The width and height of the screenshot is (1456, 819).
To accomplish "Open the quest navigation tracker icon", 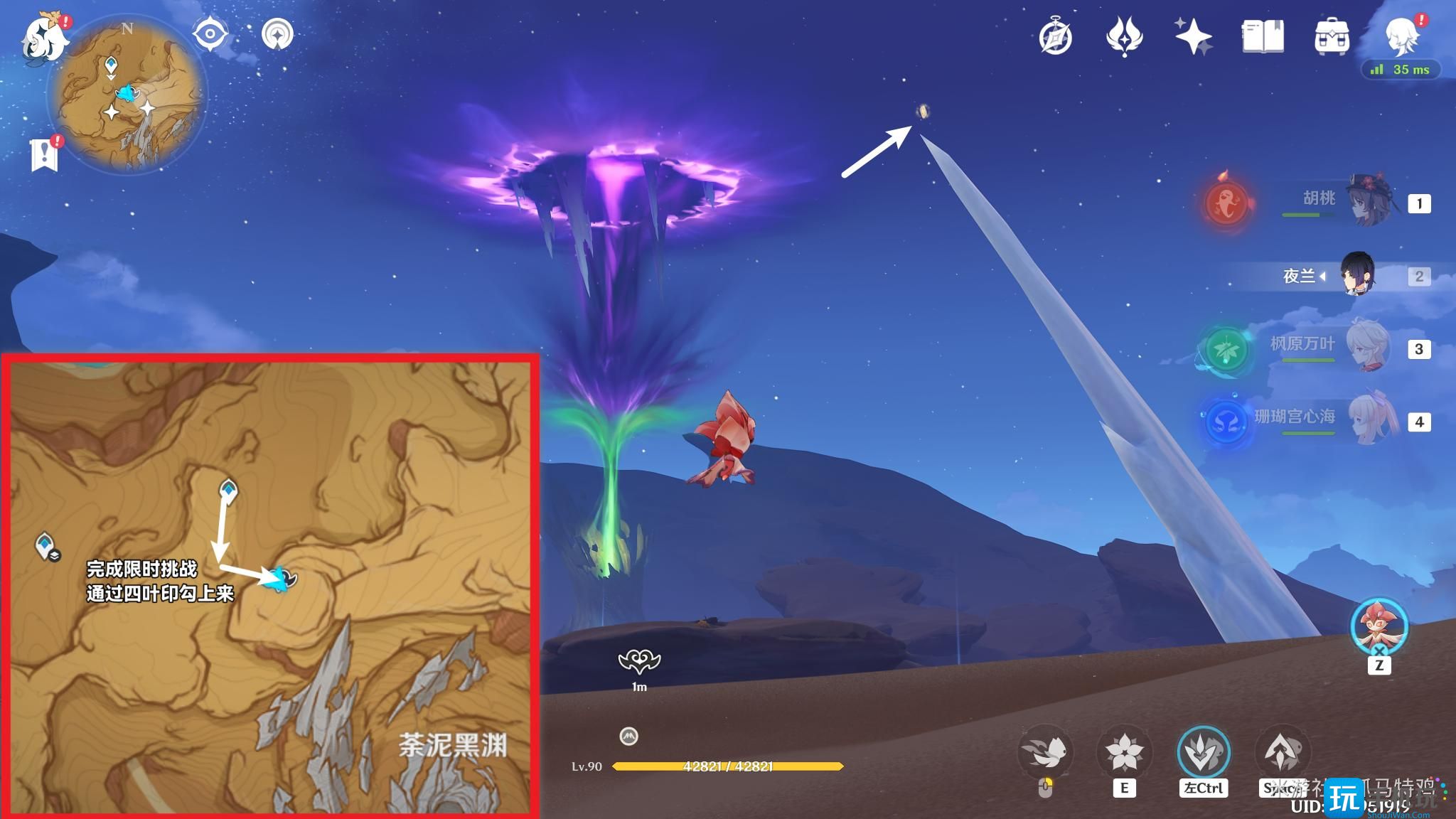I will coord(277,33).
